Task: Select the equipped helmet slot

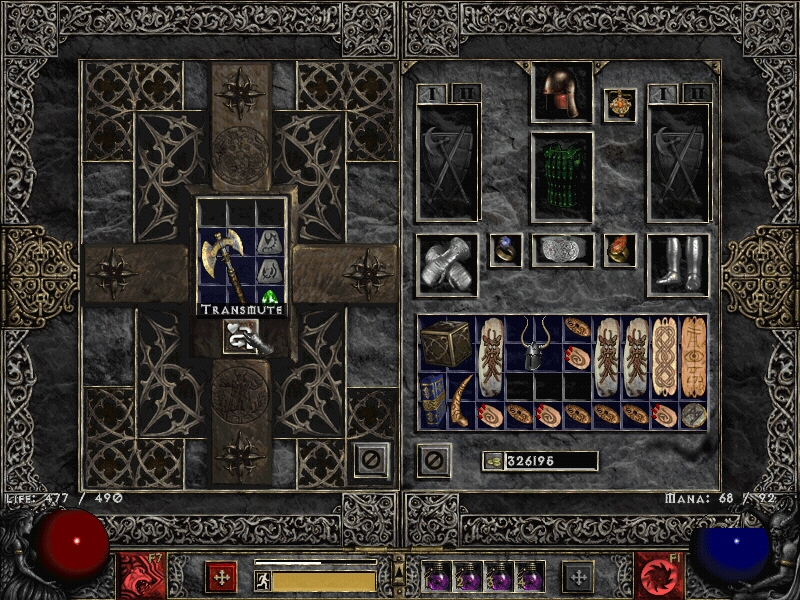Action: pyautogui.click(x=561, y=93)
